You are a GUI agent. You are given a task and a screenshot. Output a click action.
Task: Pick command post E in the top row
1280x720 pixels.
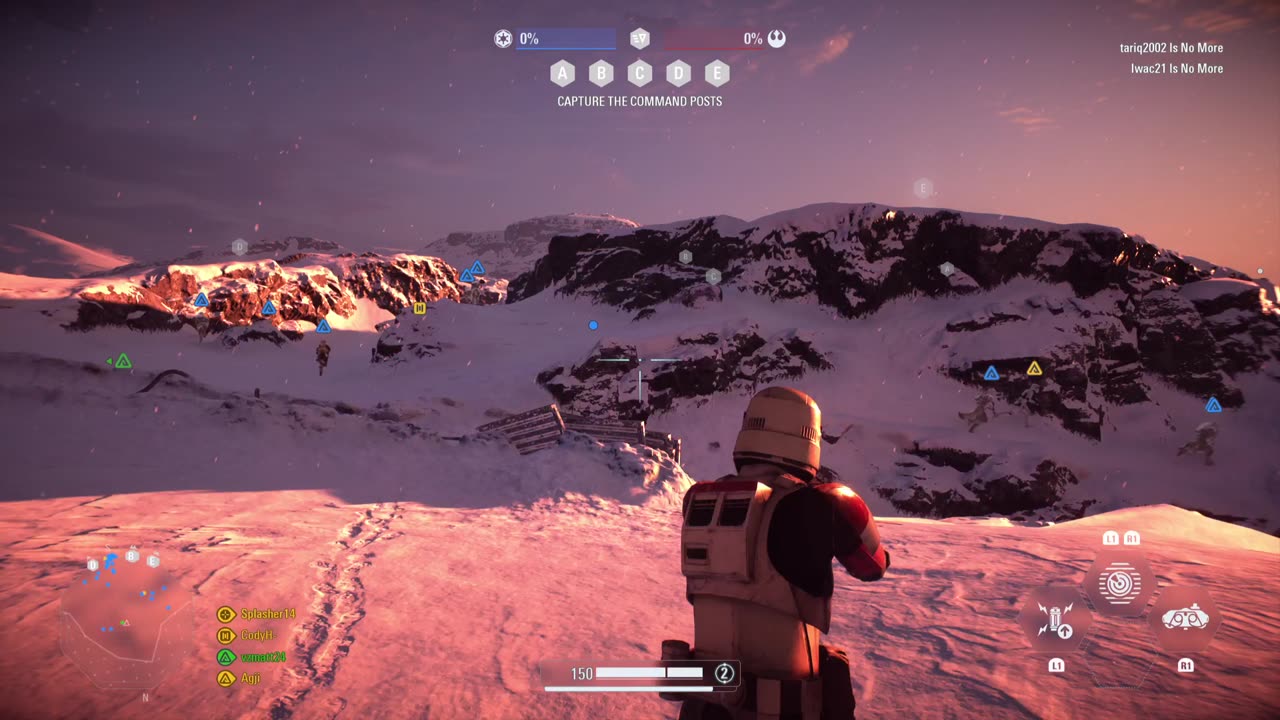tap(717, 73)
